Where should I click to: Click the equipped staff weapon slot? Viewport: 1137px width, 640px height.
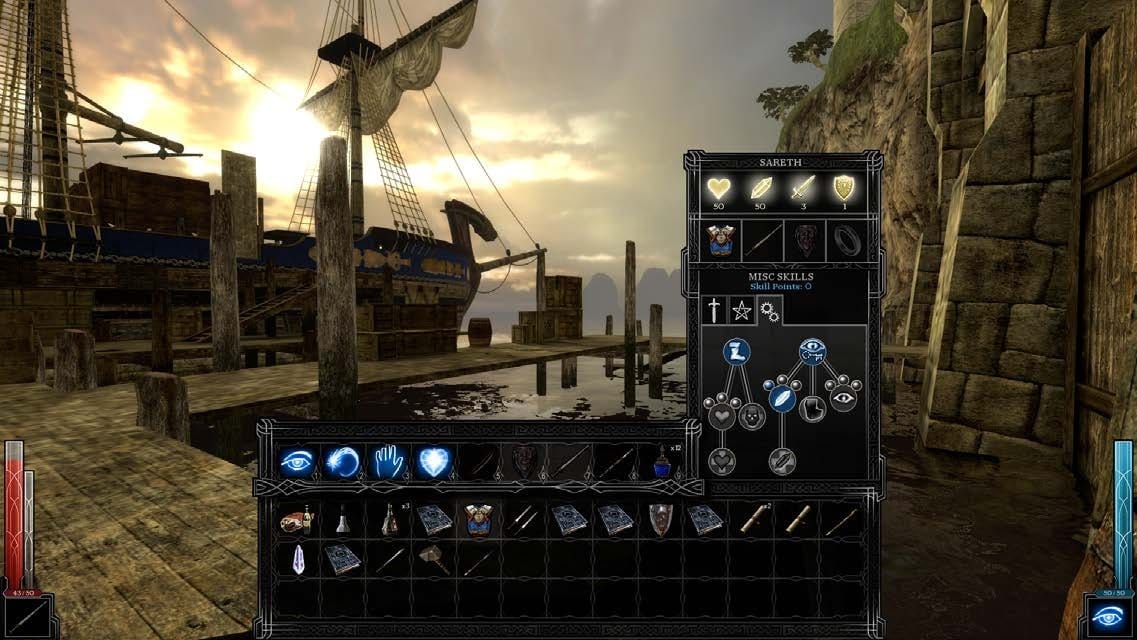point(761,242)
